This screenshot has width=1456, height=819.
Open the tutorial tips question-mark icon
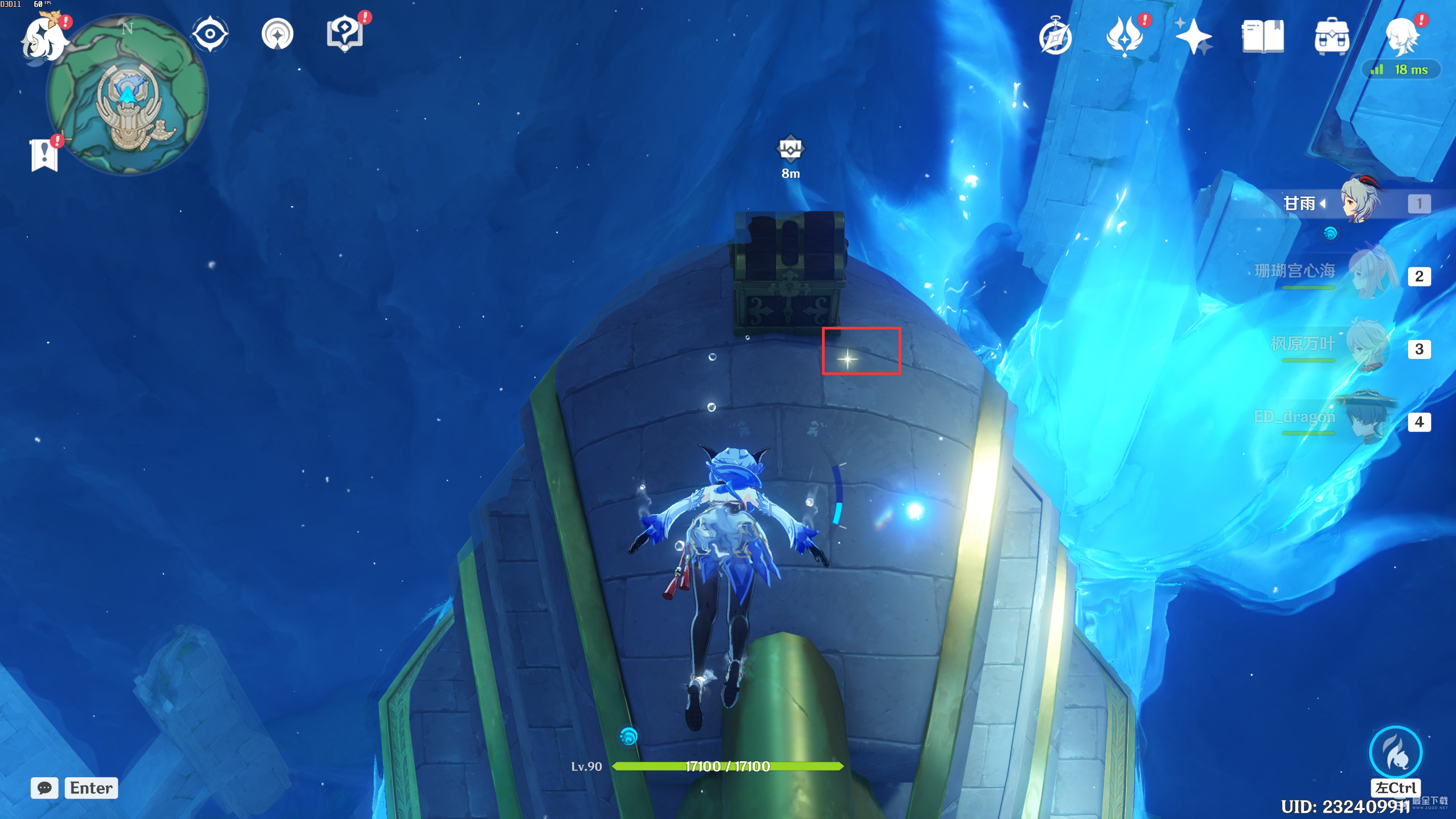345,34
